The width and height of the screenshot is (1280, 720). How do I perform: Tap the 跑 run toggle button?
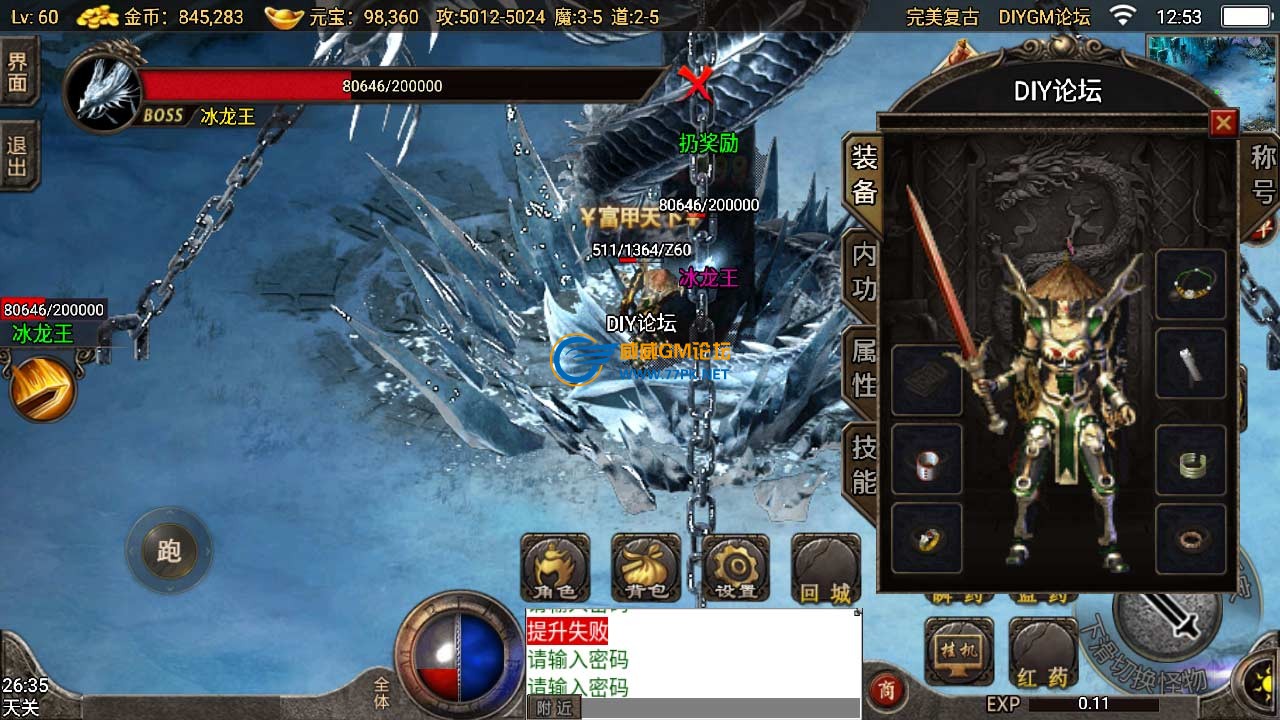click(168, 550)
